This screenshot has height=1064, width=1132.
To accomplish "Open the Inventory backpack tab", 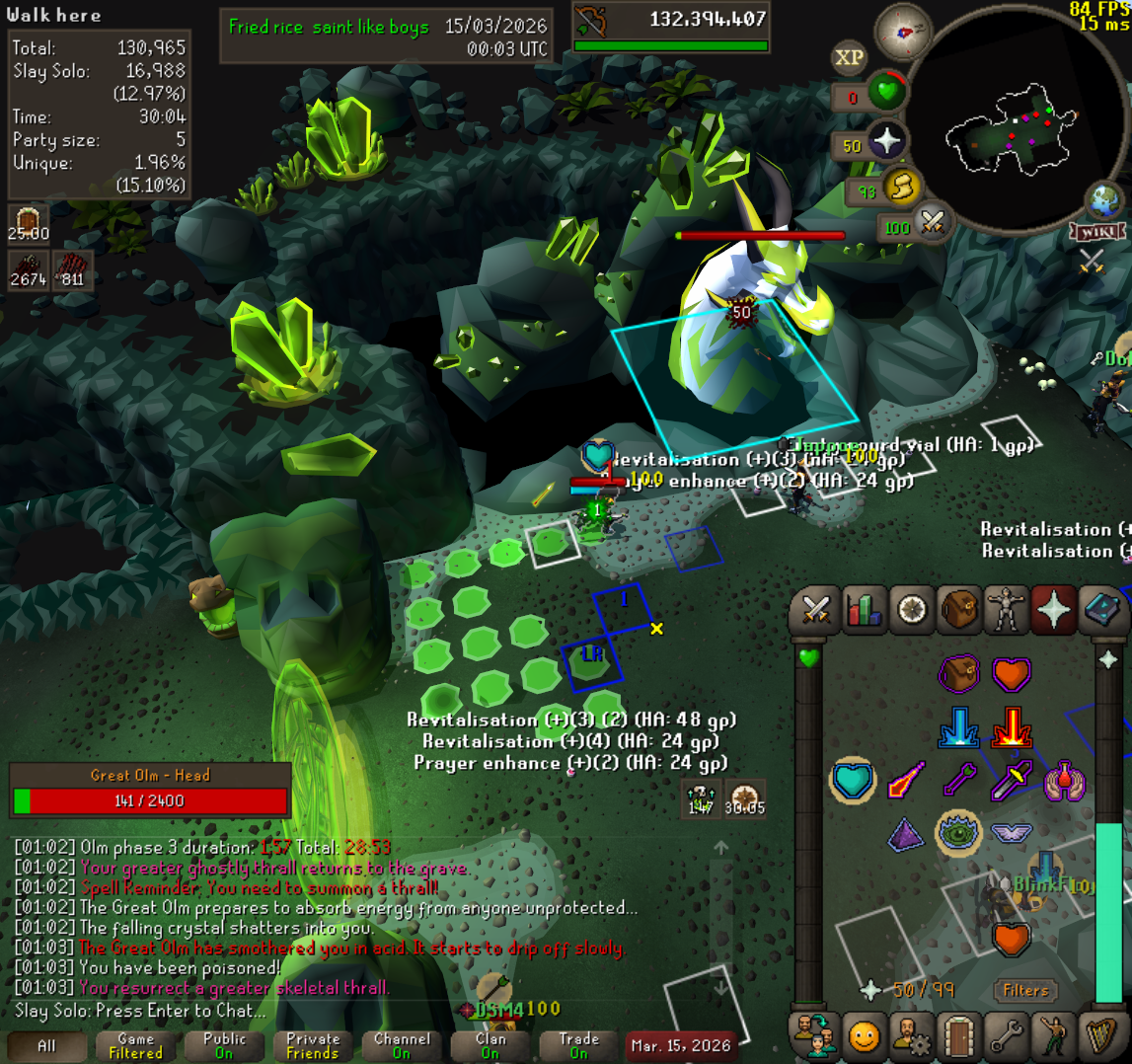I will pyautogui.click(x=958, y=610).
